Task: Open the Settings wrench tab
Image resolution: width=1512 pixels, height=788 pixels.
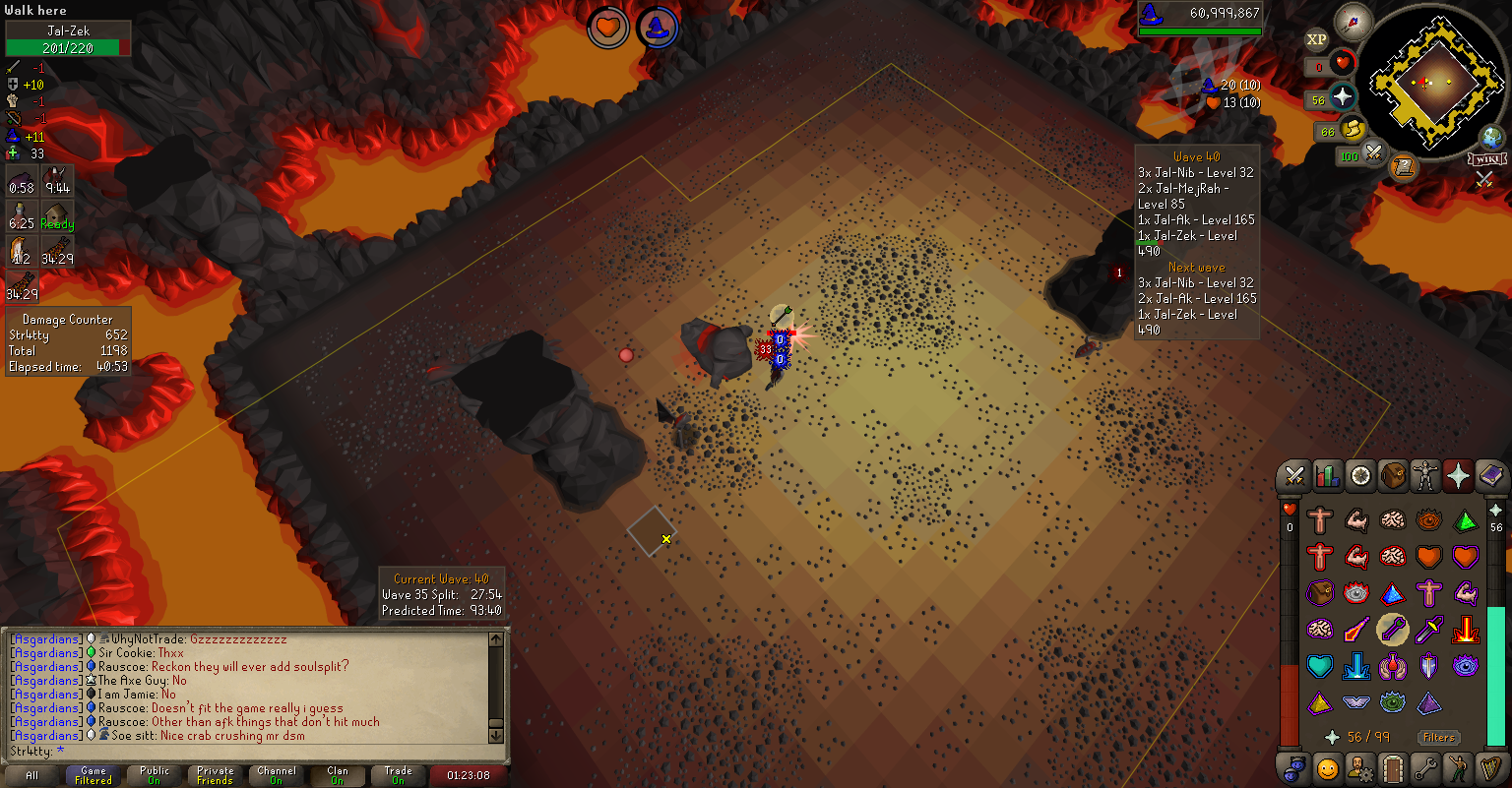Action: coord(1425,767)
